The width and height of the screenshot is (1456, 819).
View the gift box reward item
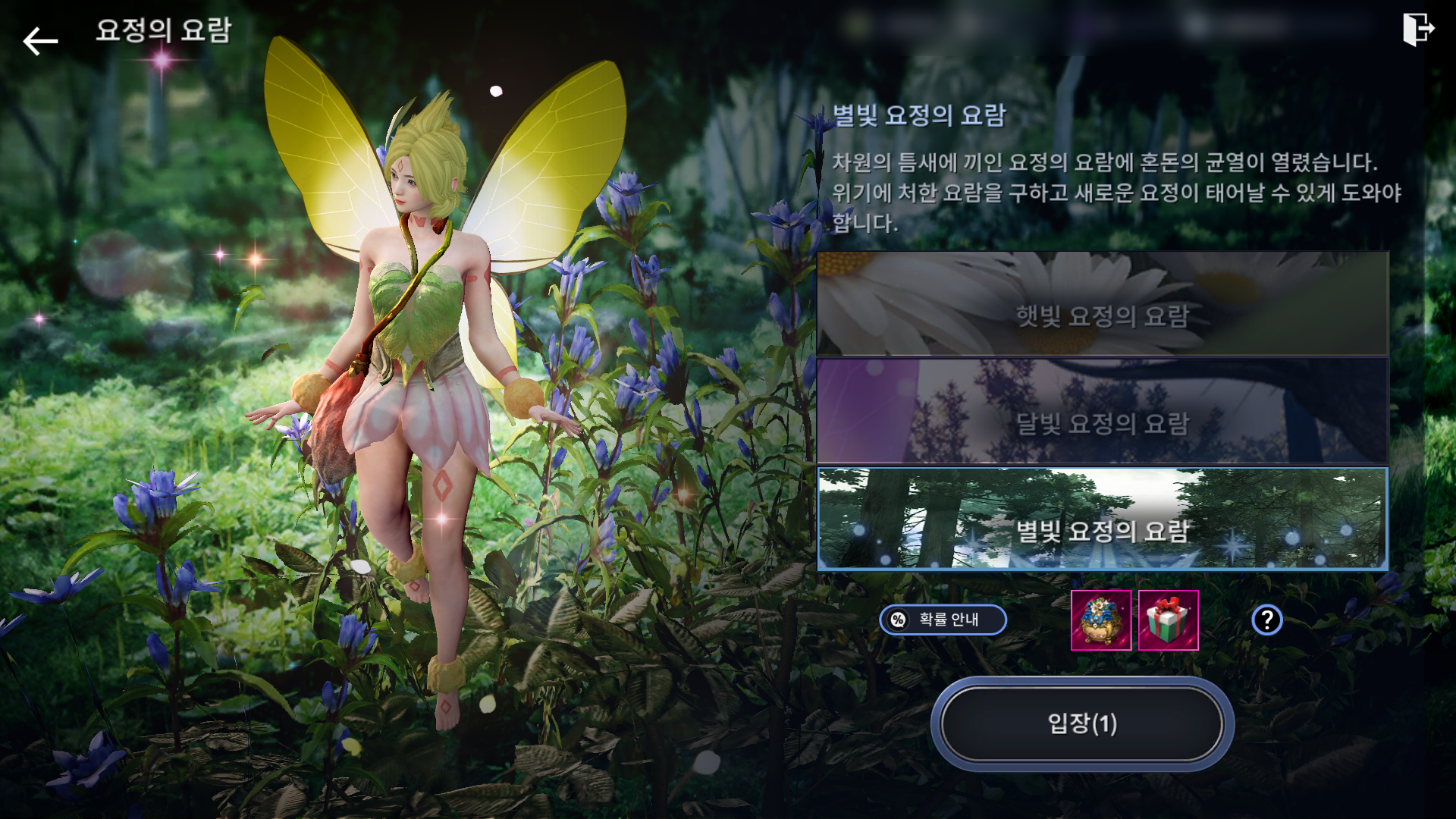coord(1168,620)
